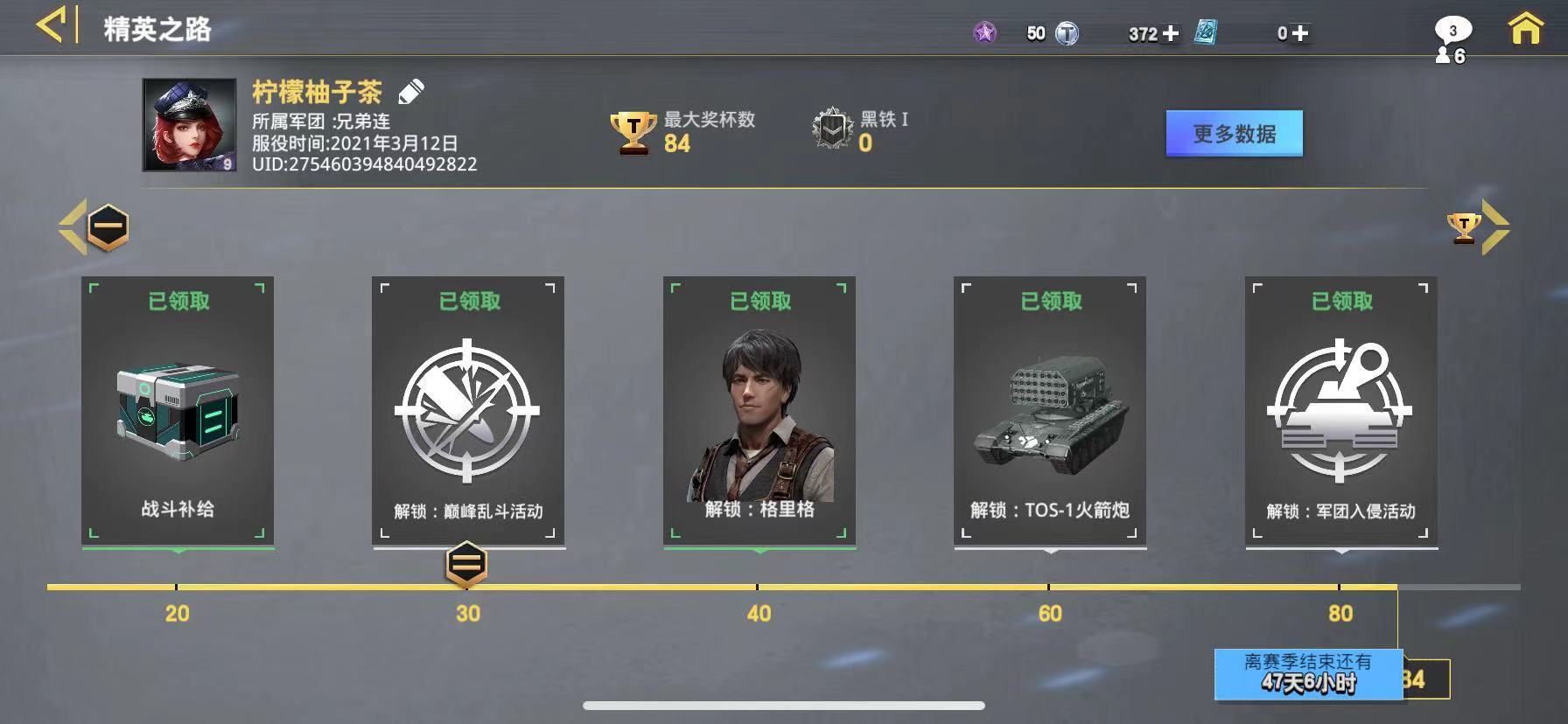Open the chat bubble notifications
The image size is (1568, 724).
1452,31
